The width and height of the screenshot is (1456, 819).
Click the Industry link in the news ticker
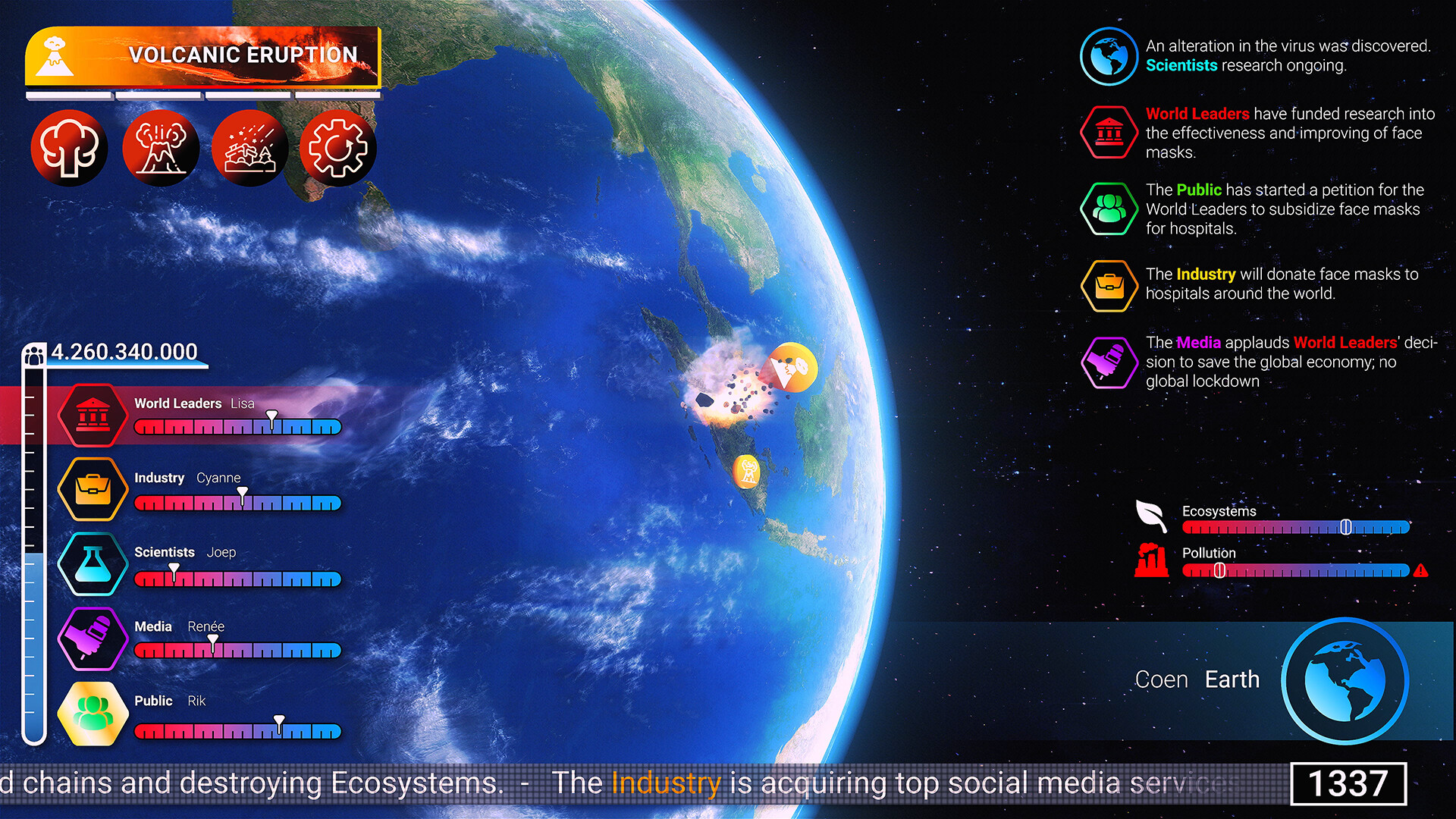pos(665,783)
